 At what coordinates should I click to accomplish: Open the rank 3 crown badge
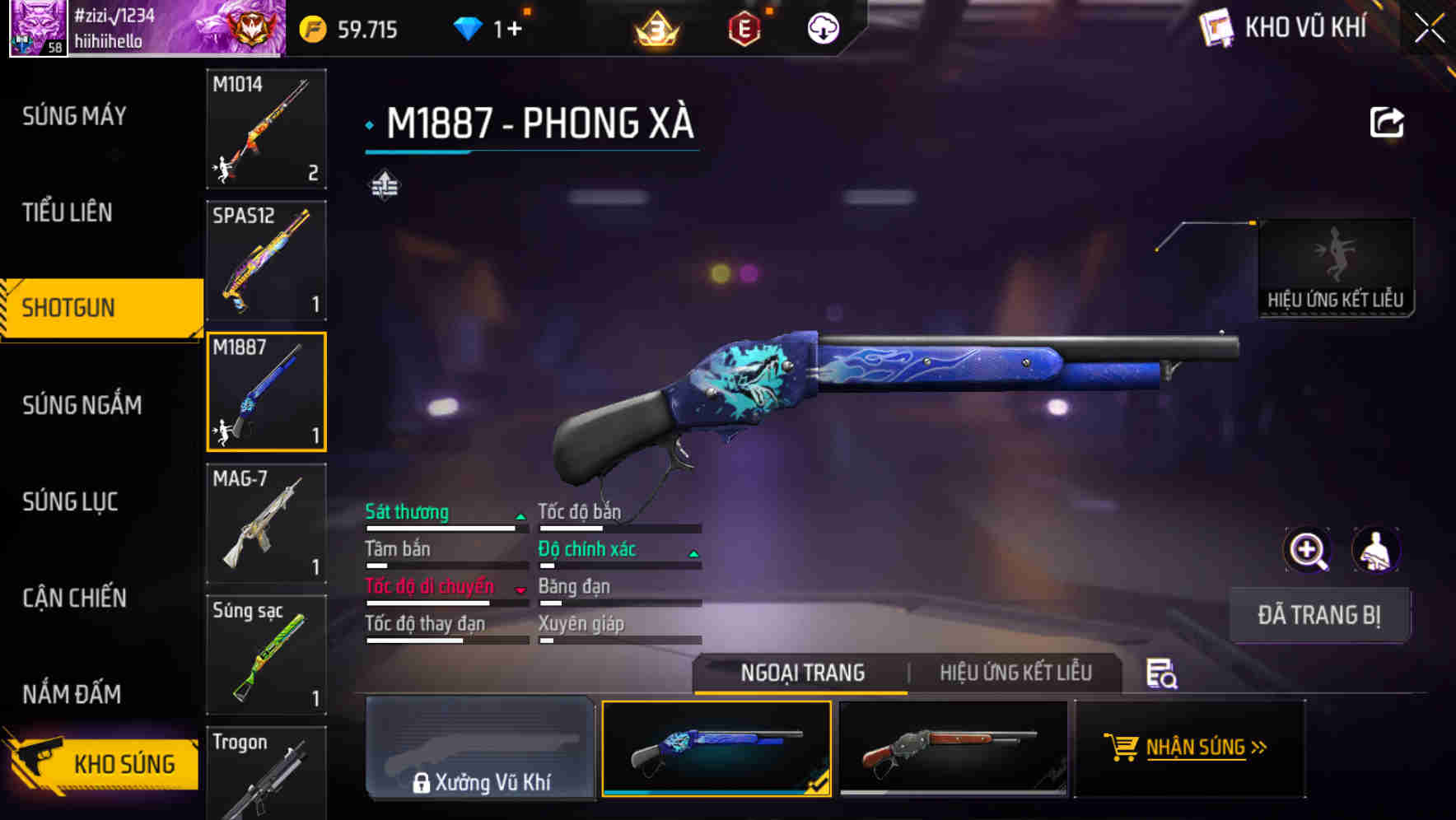coord(656,28)
